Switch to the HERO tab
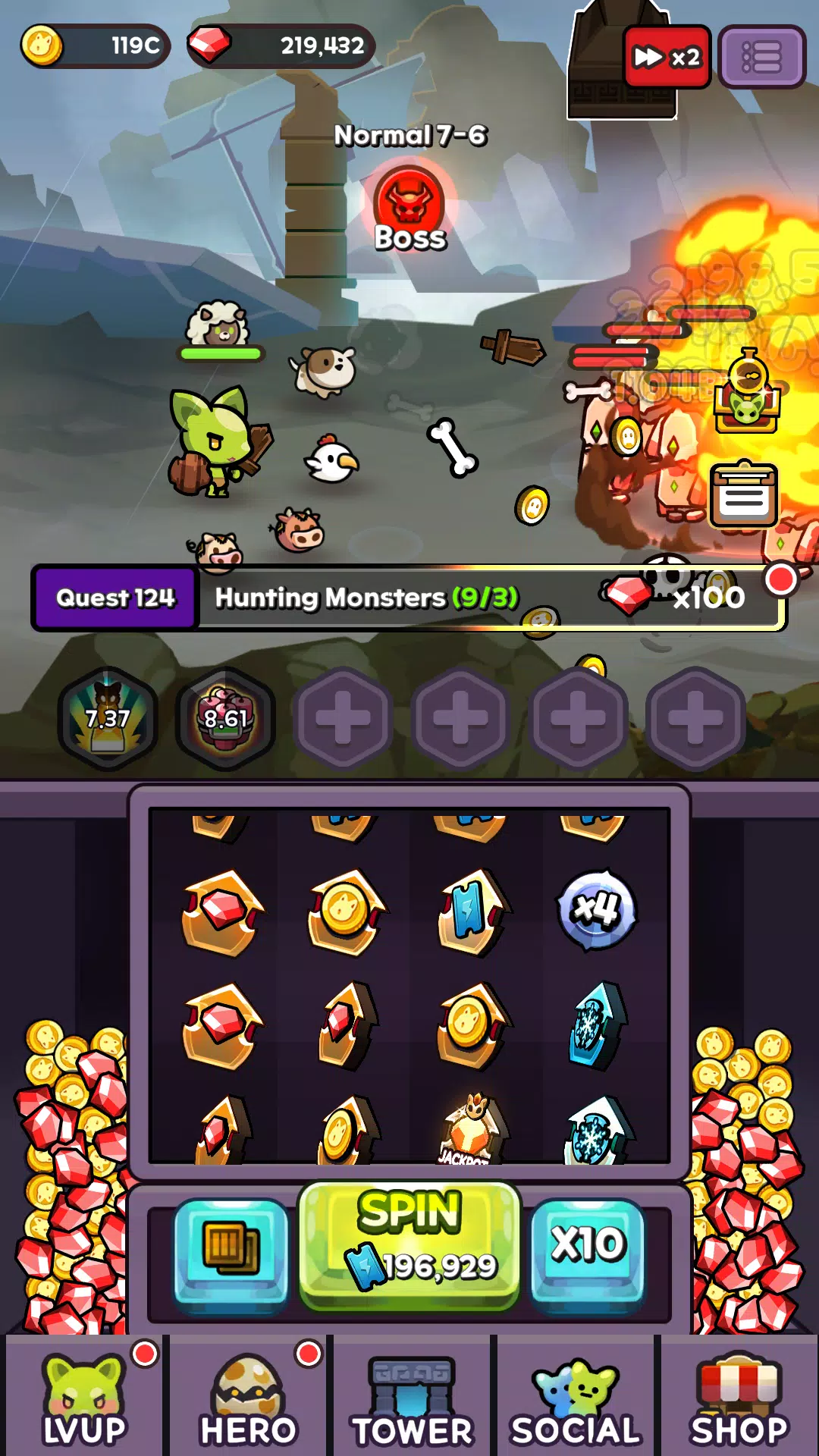 tap(248, 1399)
